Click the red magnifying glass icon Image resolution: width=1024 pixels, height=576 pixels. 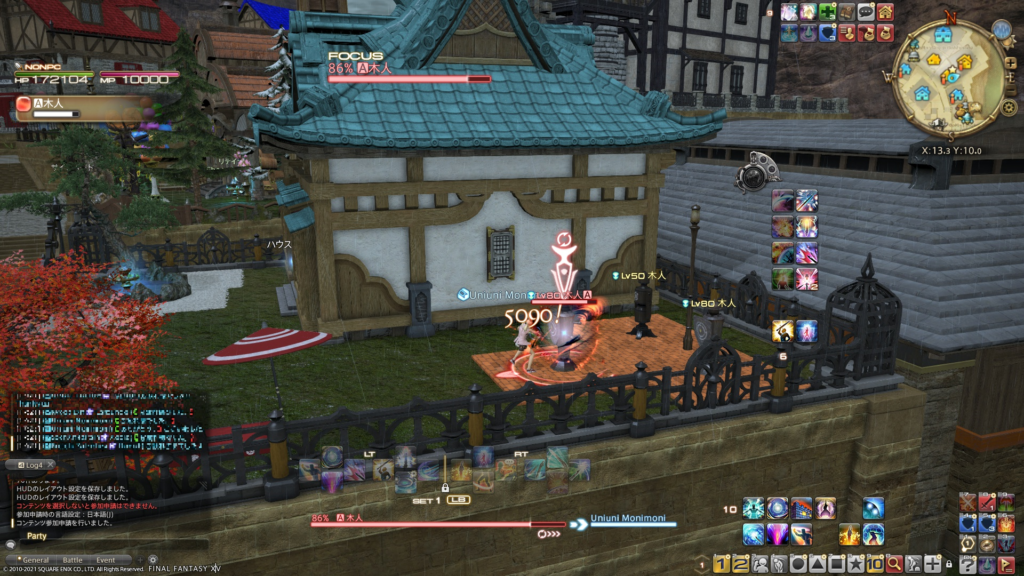(893, 564)
